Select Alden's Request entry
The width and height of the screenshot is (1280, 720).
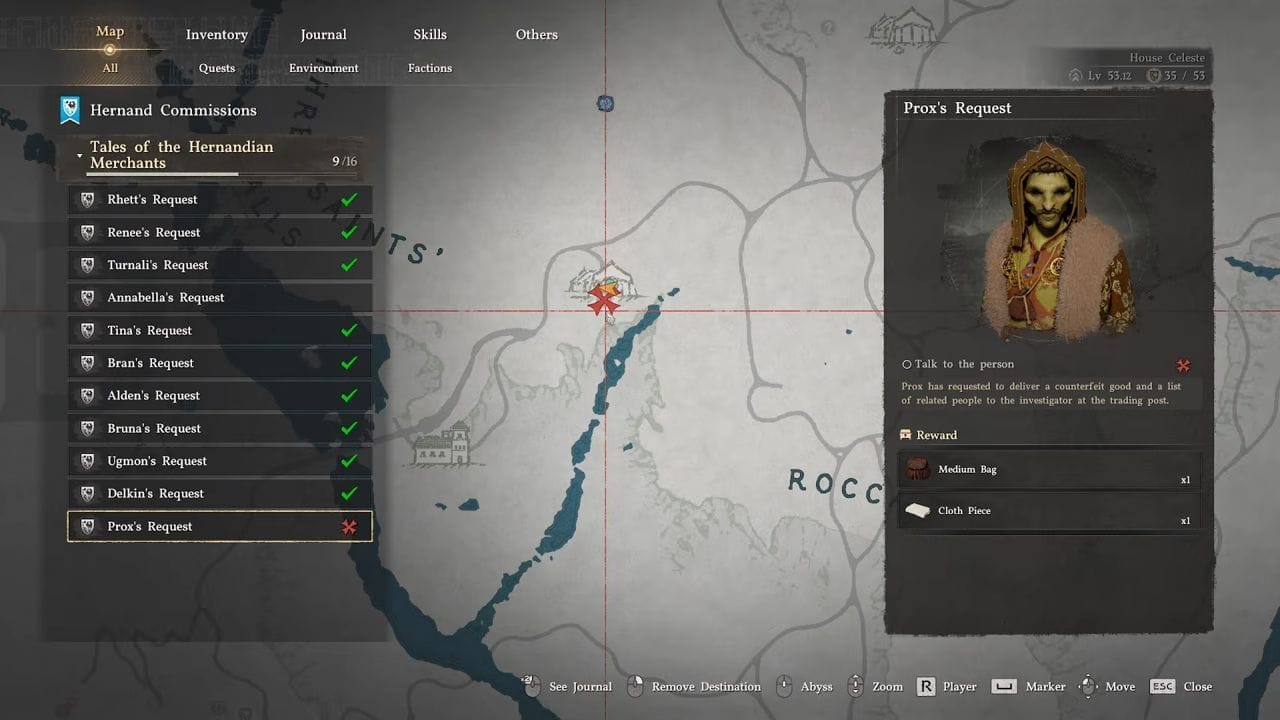coord(219,396)
